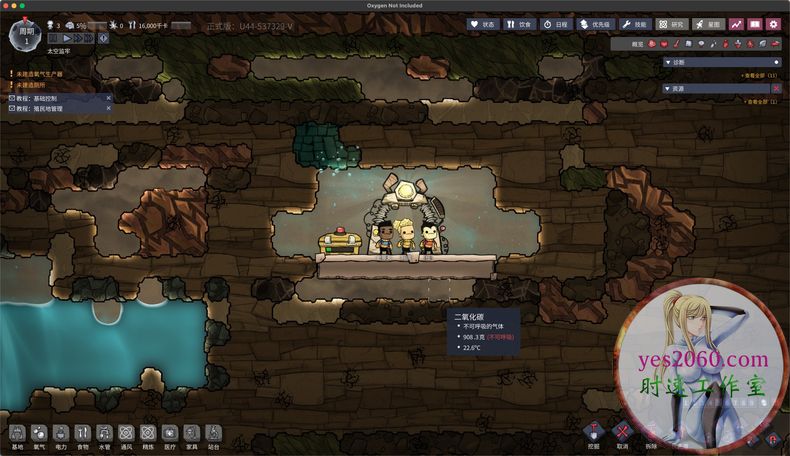Close the 资源 (Resources) panel with red X
The image size is (790, 456).
777,88
